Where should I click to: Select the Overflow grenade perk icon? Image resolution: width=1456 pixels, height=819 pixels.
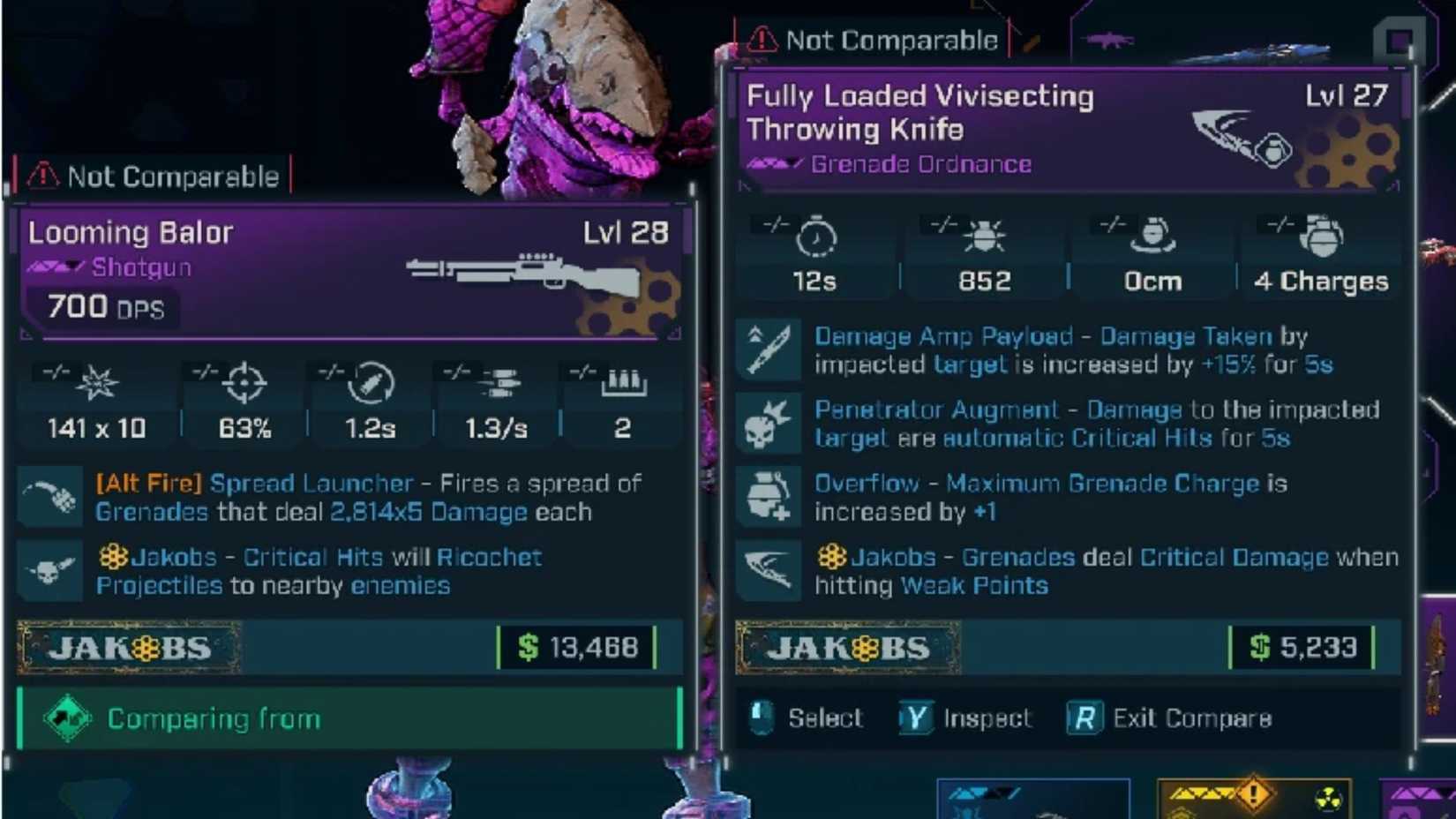(x=769, y=496)
